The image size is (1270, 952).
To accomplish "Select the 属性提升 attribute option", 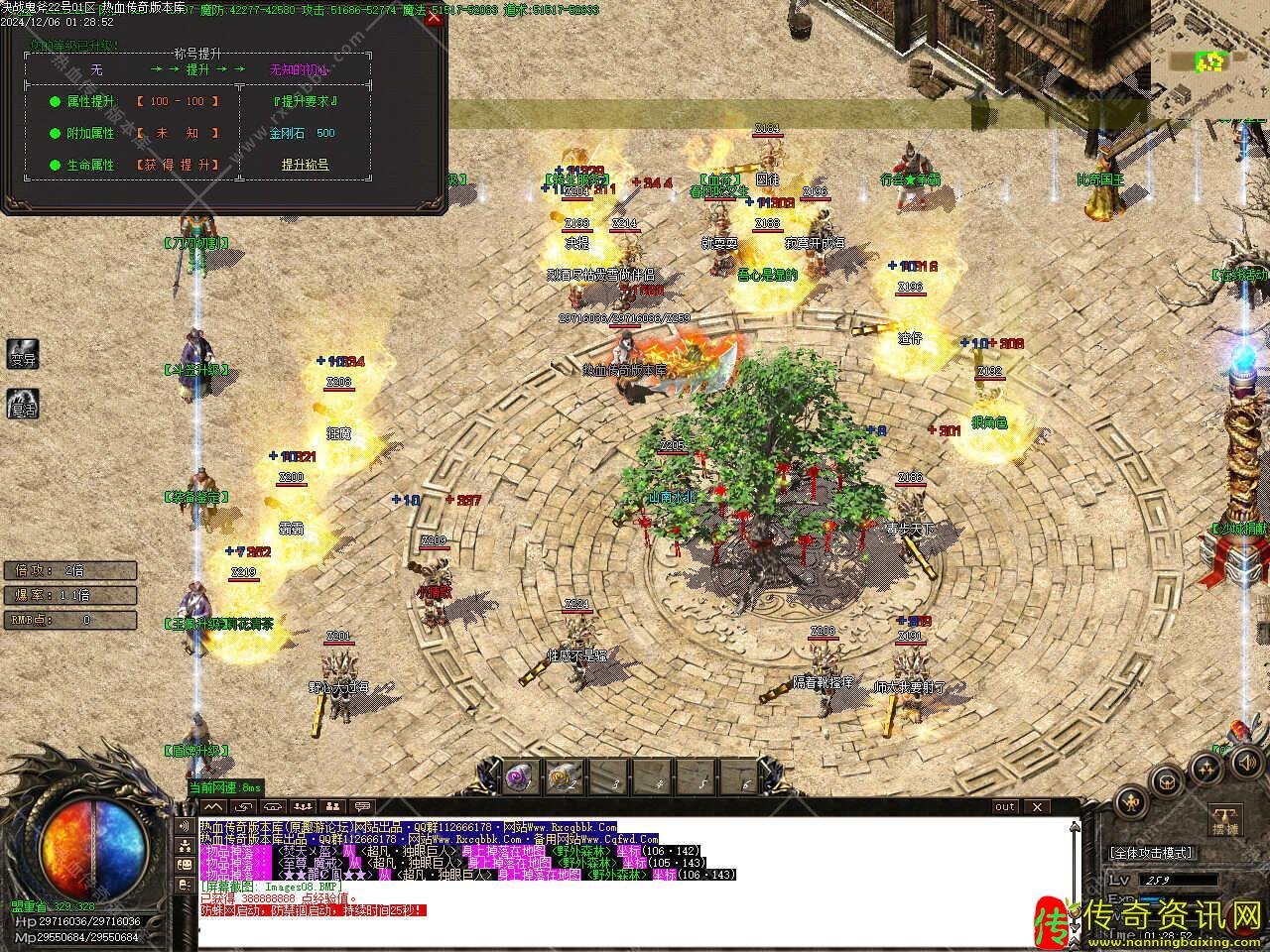I will pos(90,101).
